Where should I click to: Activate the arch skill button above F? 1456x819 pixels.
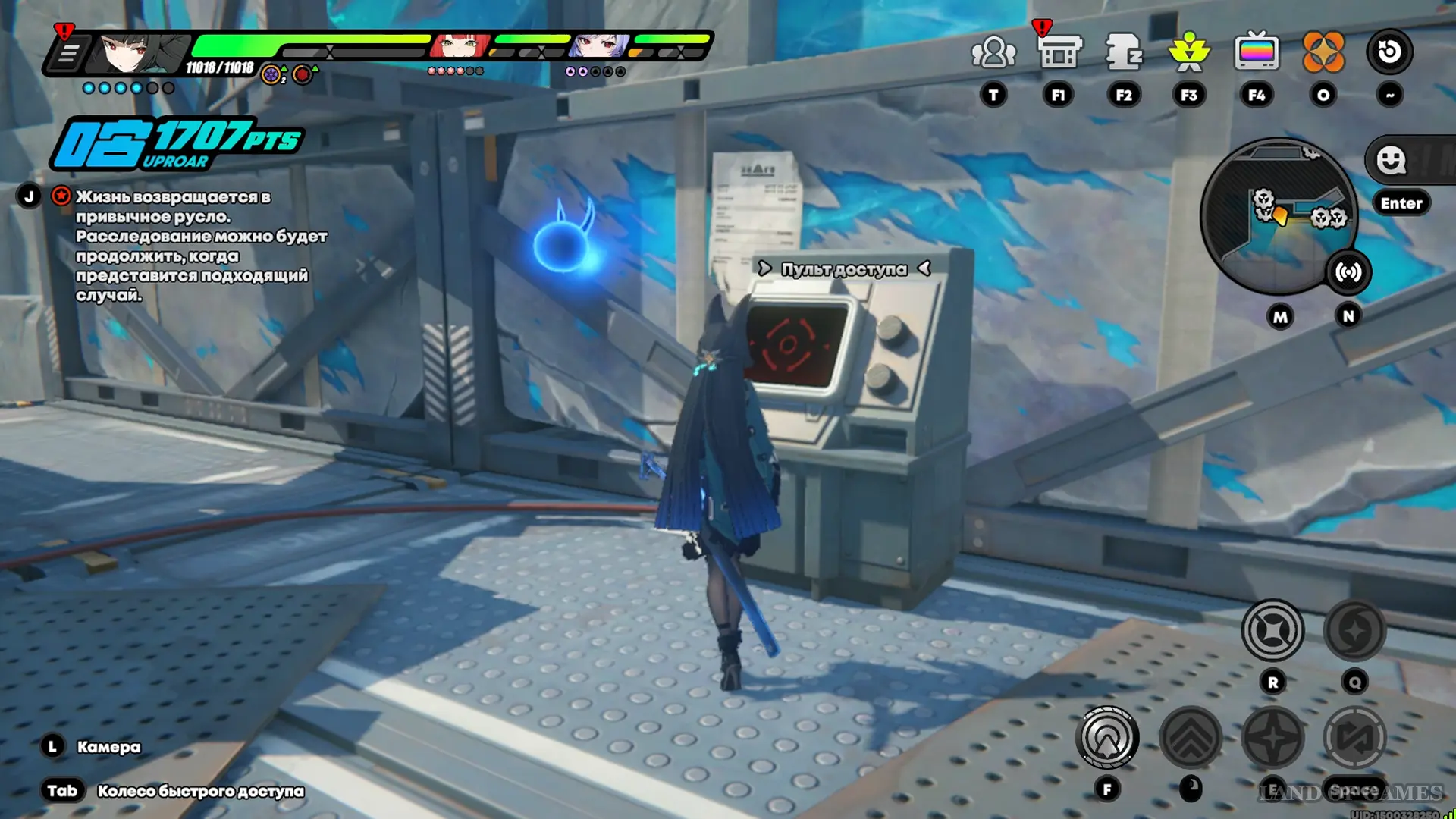click(x=1107, y=737)
